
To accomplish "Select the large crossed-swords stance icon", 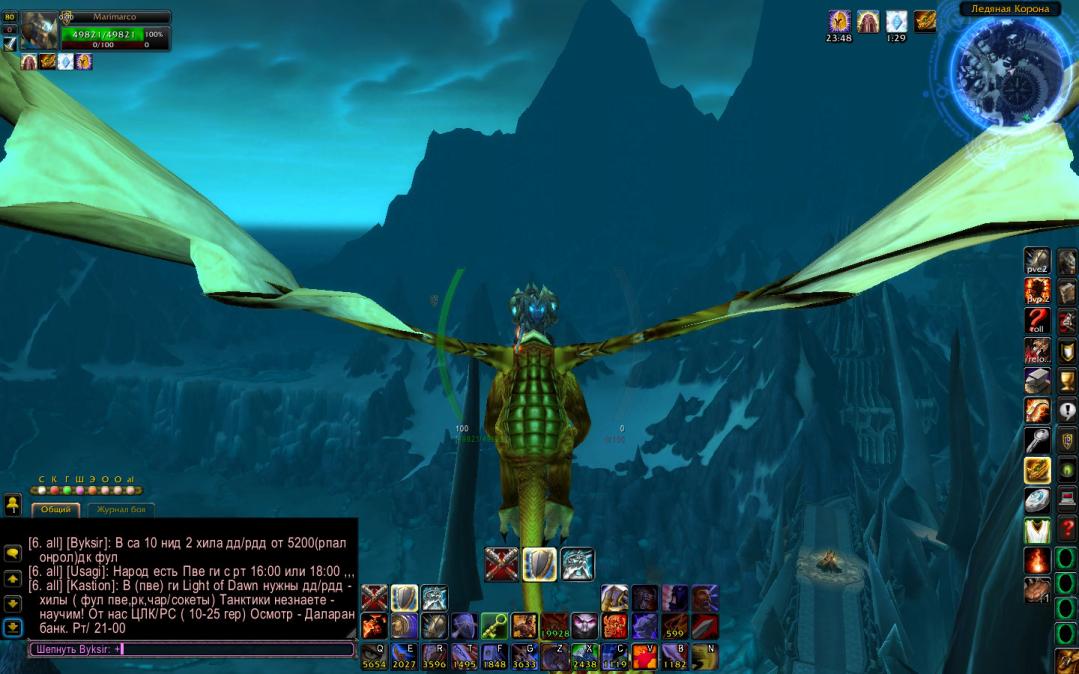I will [x=501, y=564].
